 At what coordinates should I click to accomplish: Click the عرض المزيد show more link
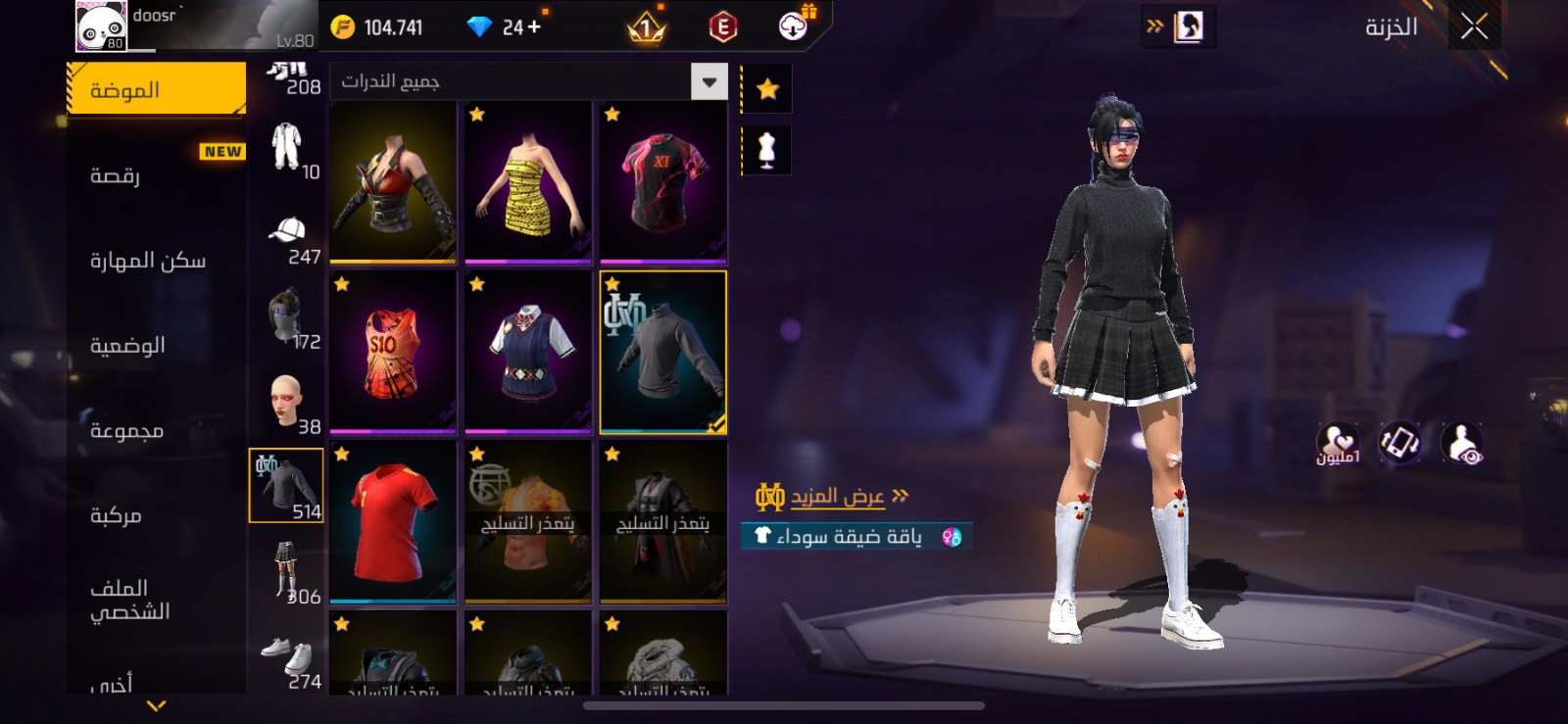[836, 497]
